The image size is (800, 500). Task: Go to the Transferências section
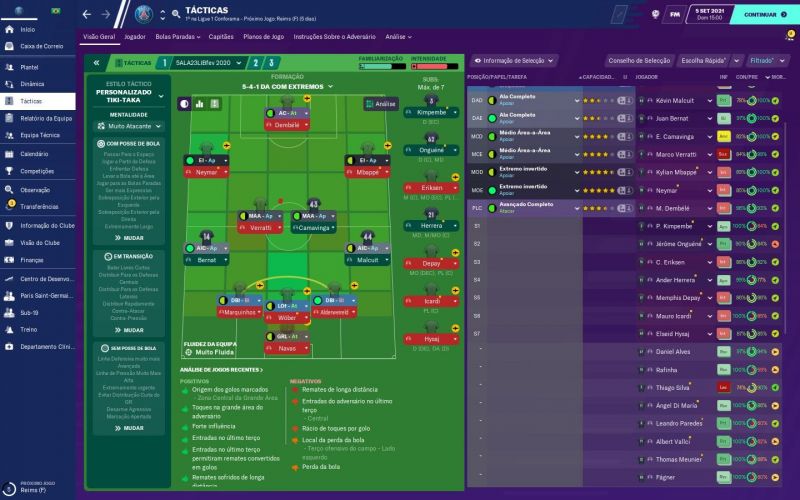pos(40,207)
